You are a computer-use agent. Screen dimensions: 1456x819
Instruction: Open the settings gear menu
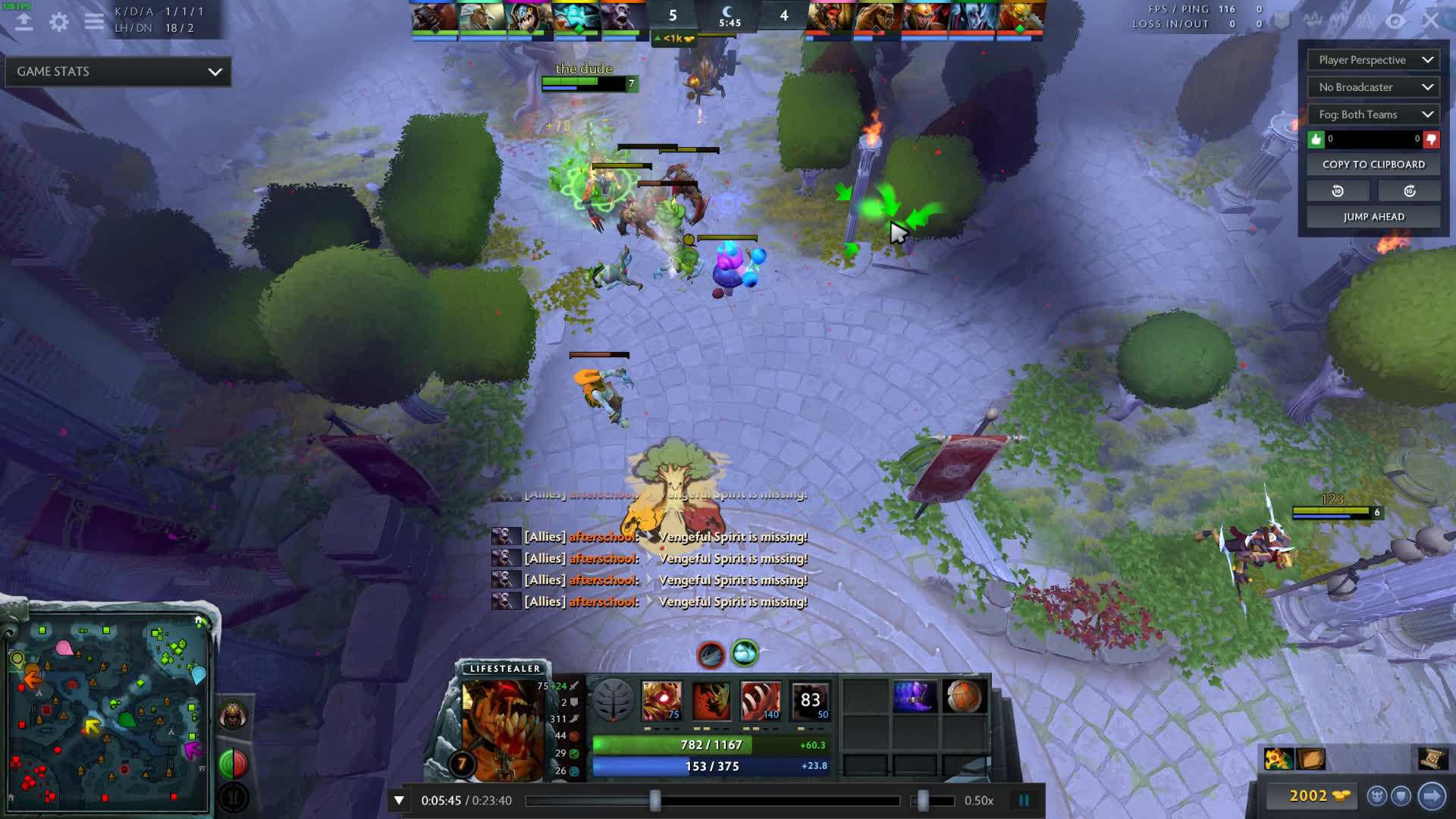coord(58,22)
